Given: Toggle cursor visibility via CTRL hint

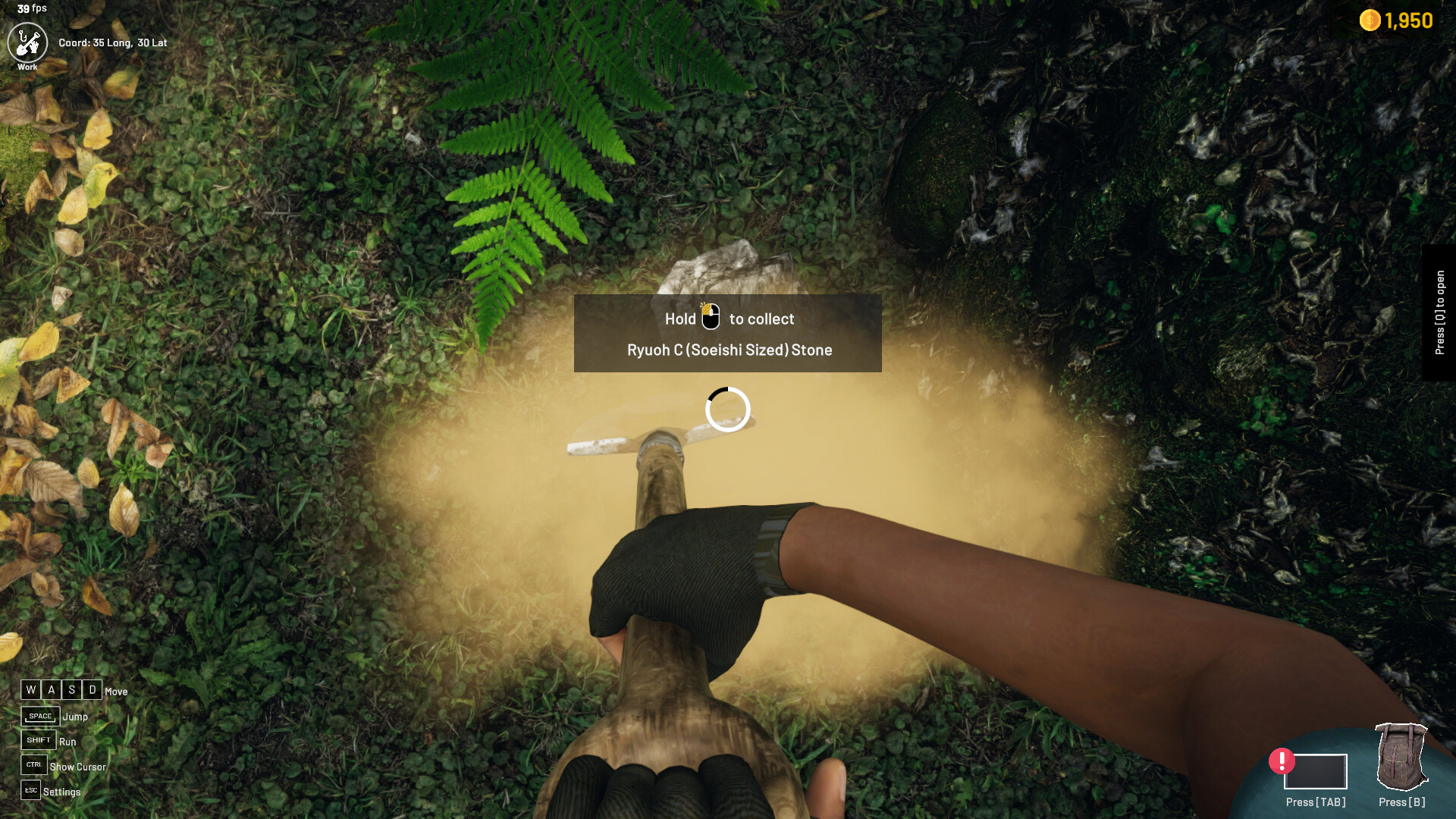Looking at the screenshot, I should [33, 765].
